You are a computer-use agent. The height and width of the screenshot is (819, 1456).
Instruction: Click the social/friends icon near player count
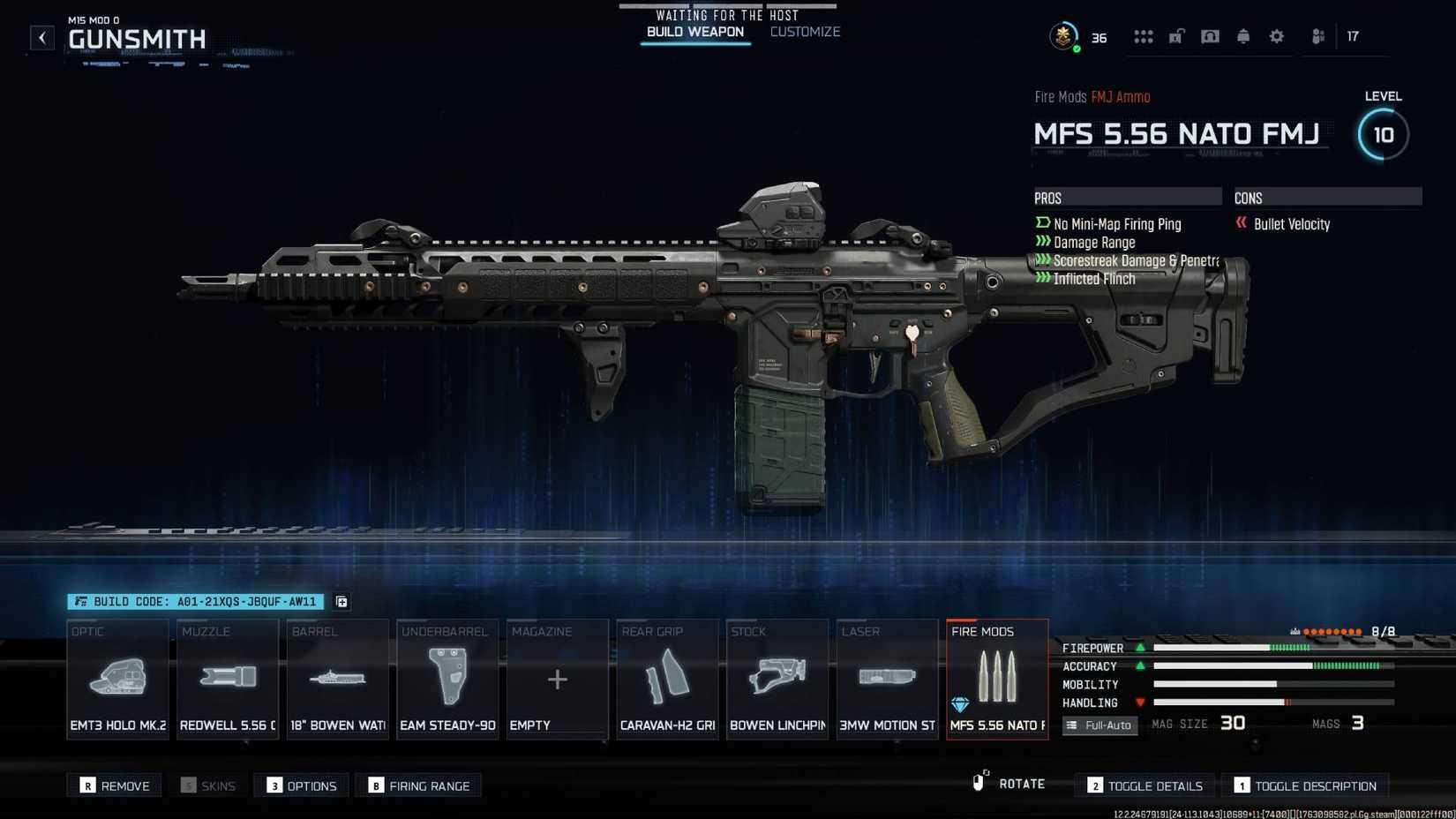coord(1317,36)
